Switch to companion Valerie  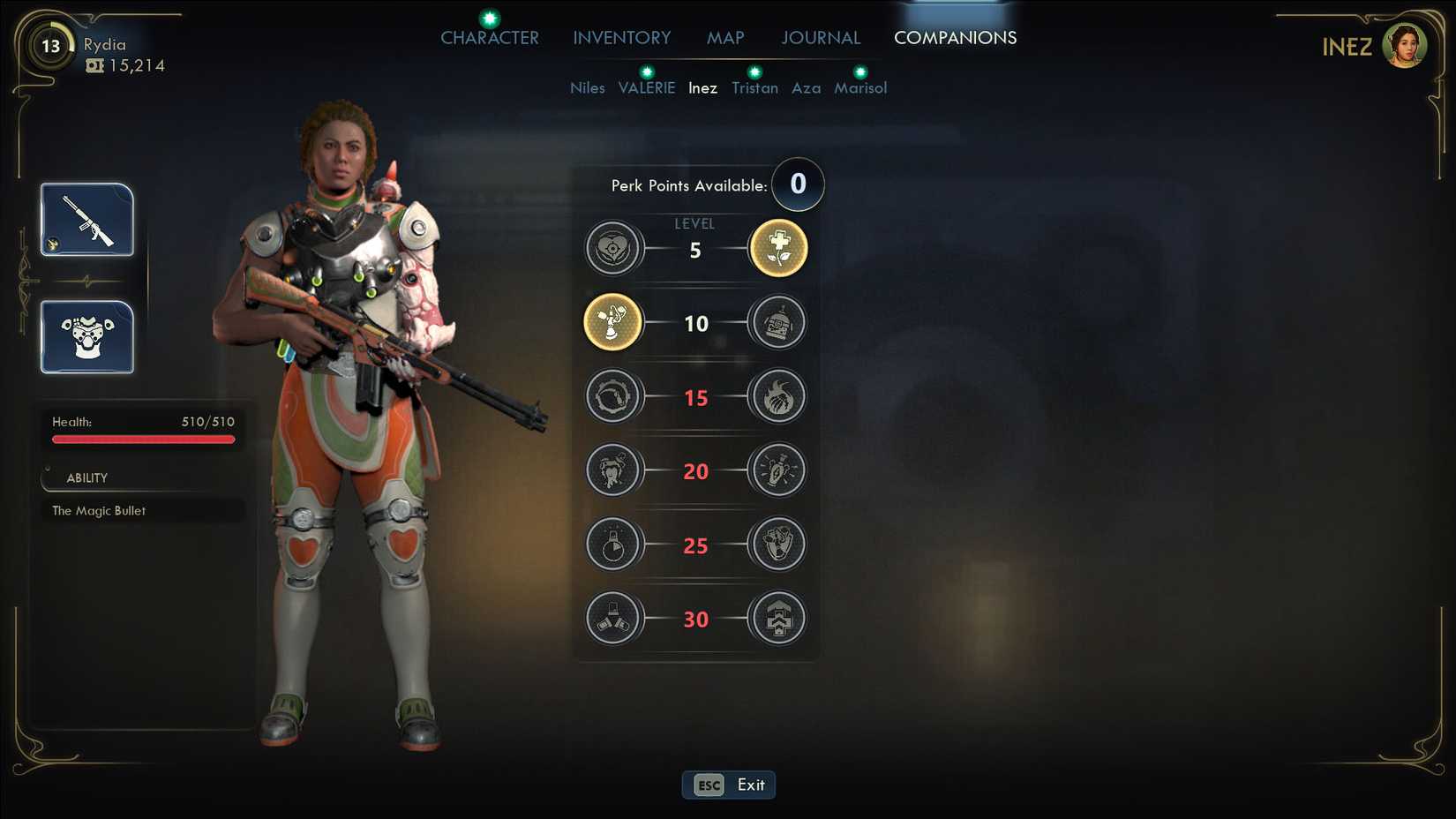point(646,88)
